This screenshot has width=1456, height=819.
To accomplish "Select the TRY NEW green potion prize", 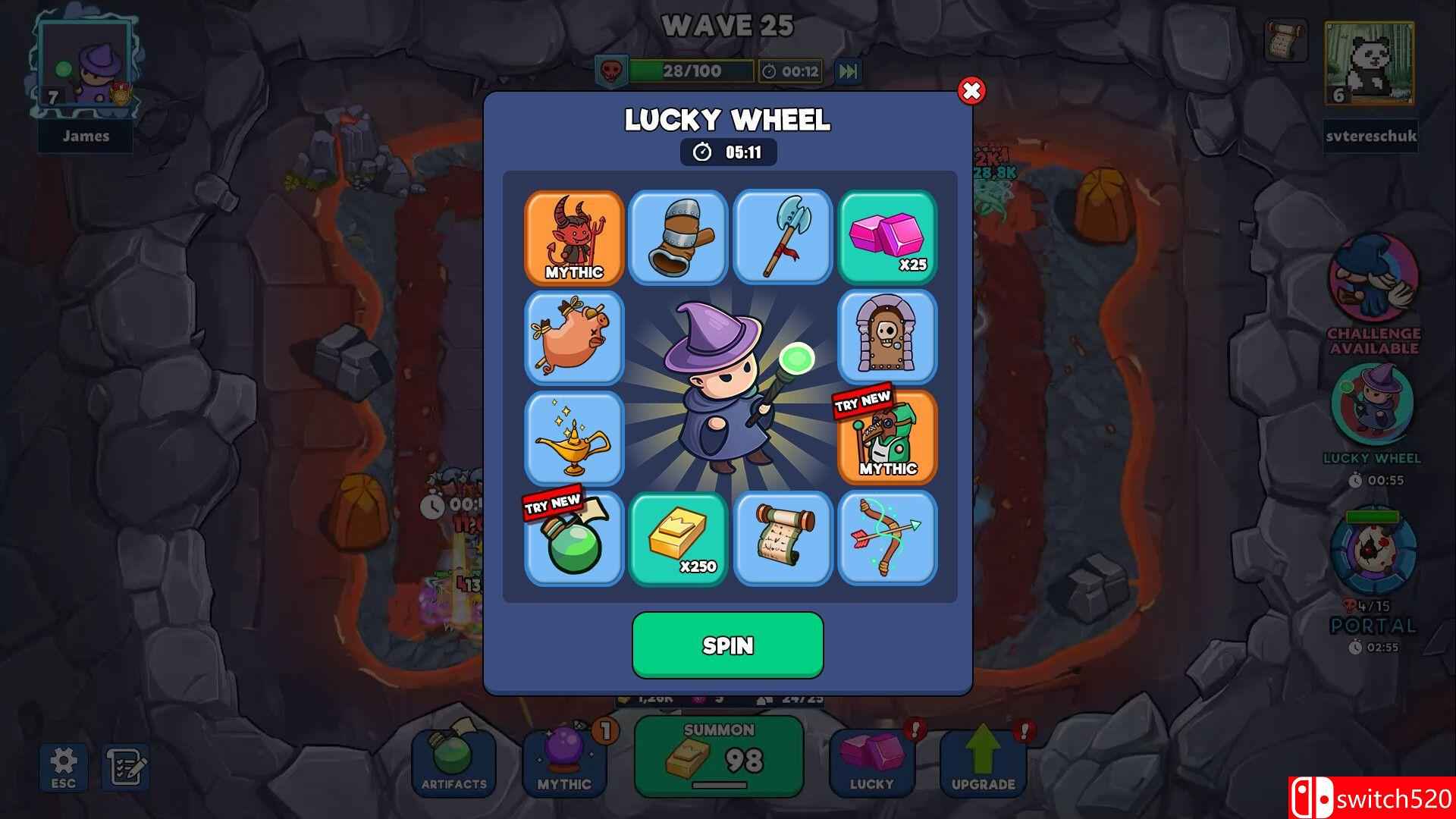I will coord(574,538).
